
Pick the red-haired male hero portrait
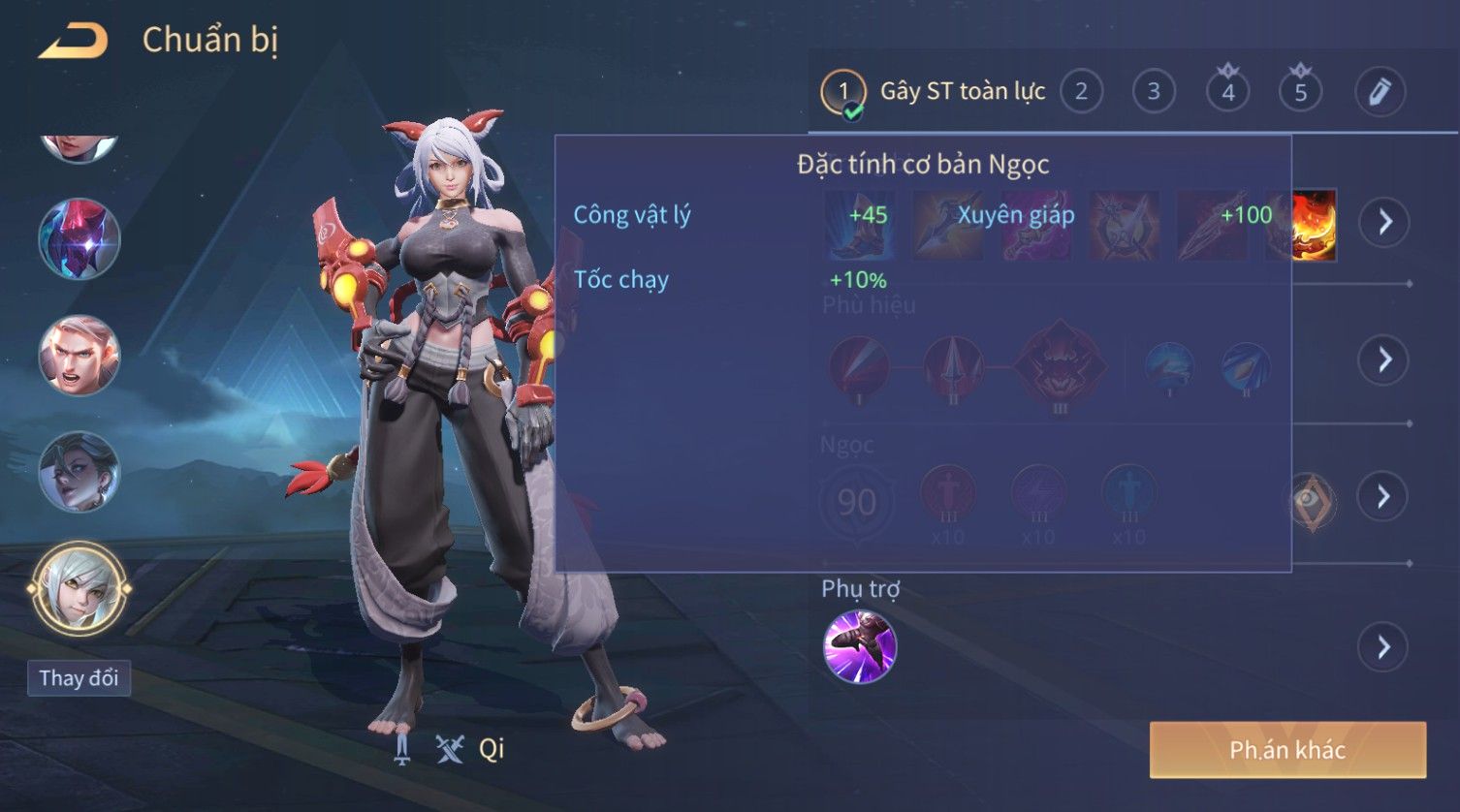(x=79, y=356)
